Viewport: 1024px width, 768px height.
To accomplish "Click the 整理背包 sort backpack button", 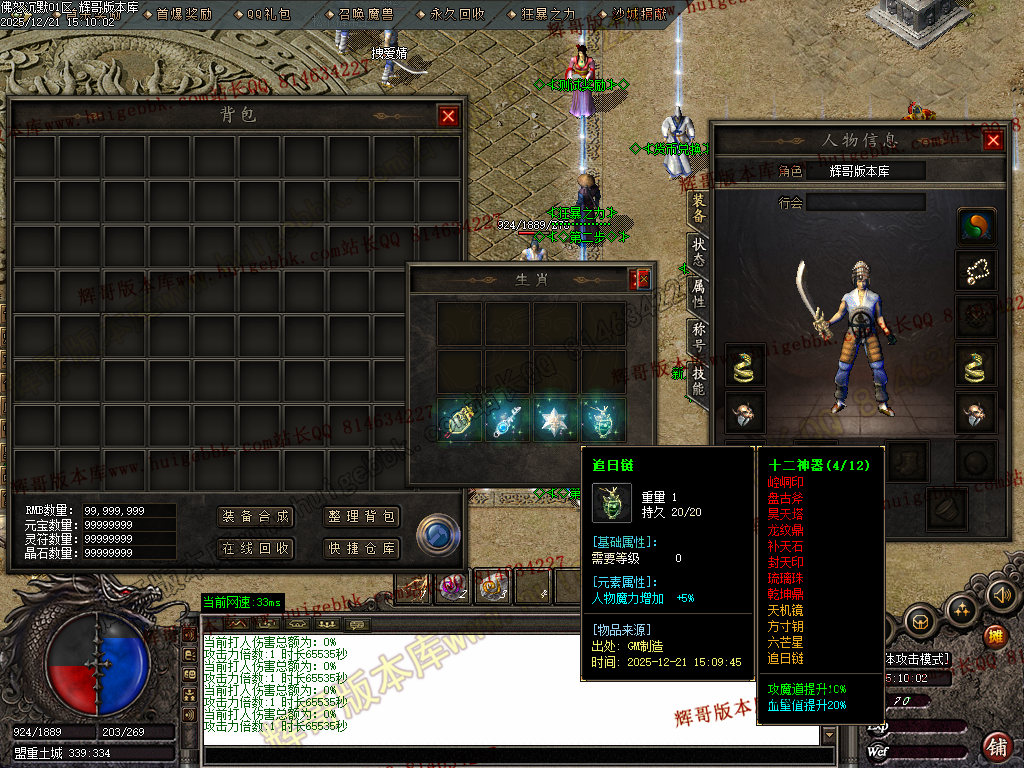I will pos(362,517).
